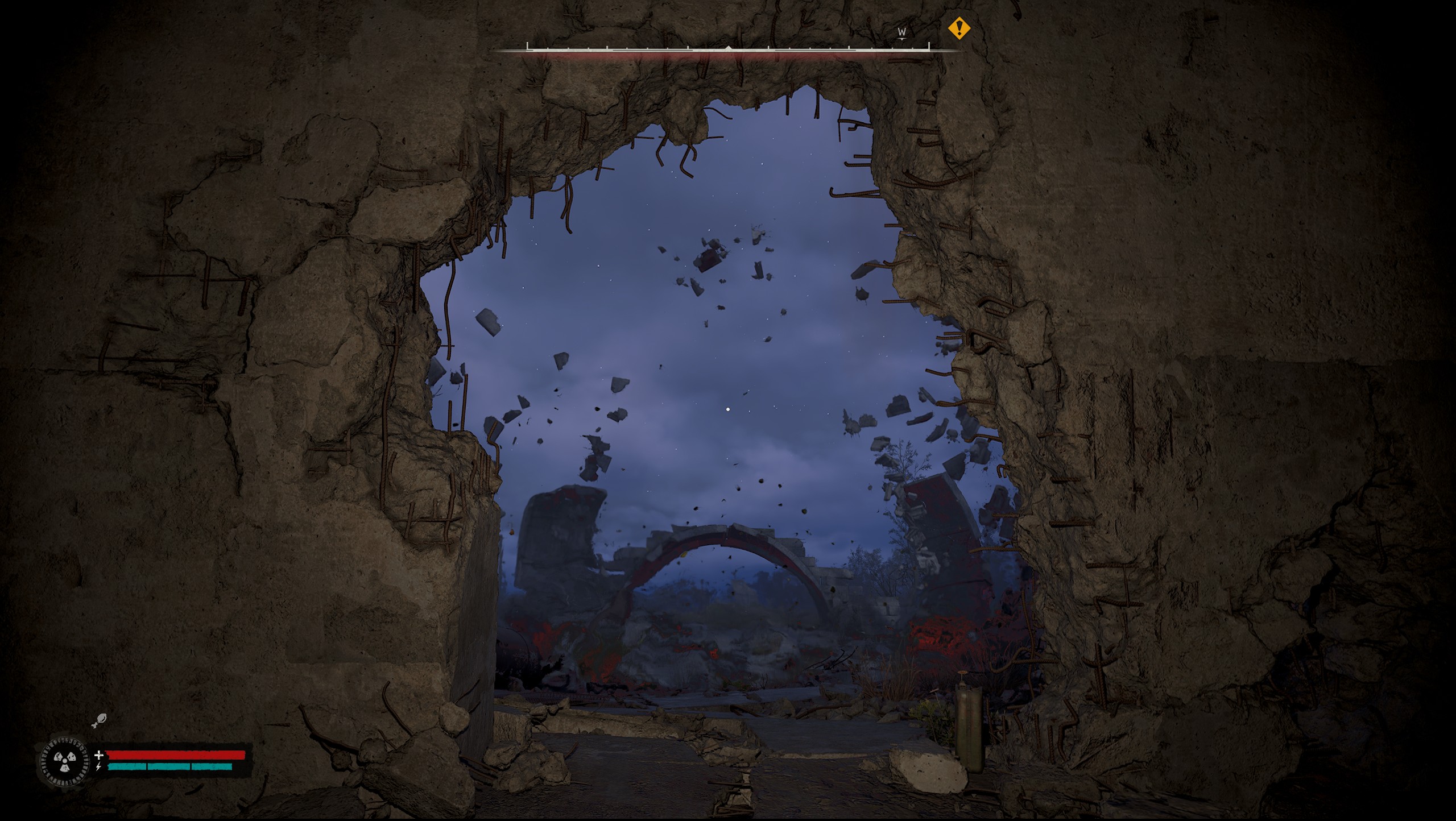Click the hunger drumstick status icon
The height and width of the screenshot is (821, 1456).
(98, 720)
